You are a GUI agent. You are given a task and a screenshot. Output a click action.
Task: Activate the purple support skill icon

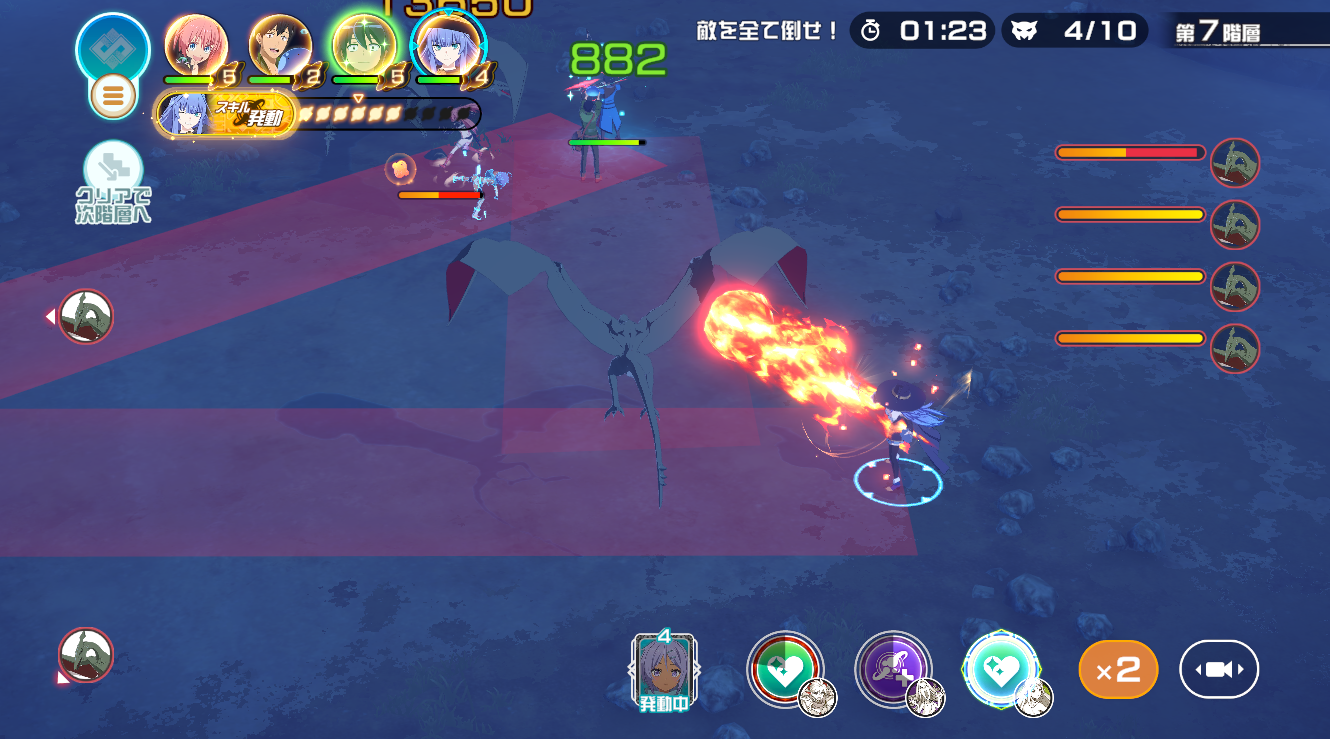[x=893, y=669]
